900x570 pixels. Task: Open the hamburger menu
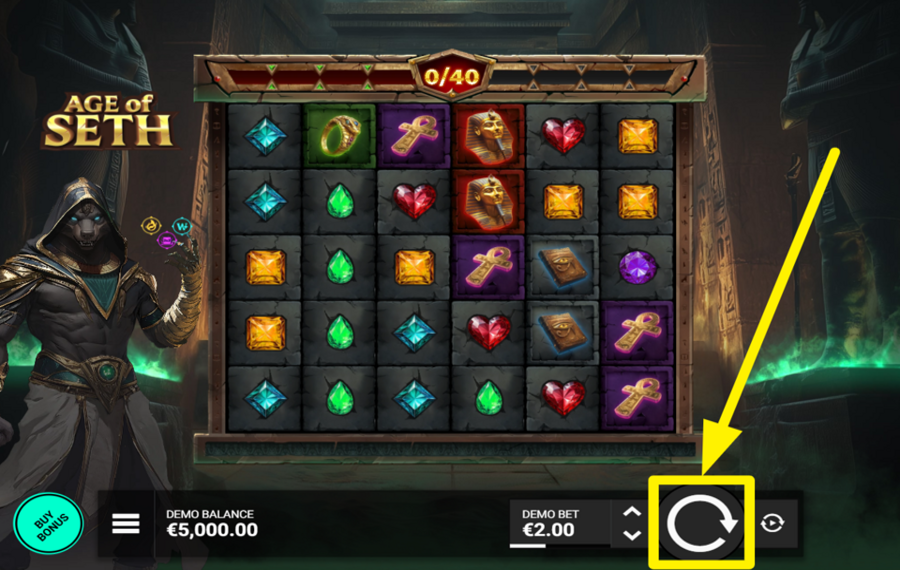coord(126,523)
